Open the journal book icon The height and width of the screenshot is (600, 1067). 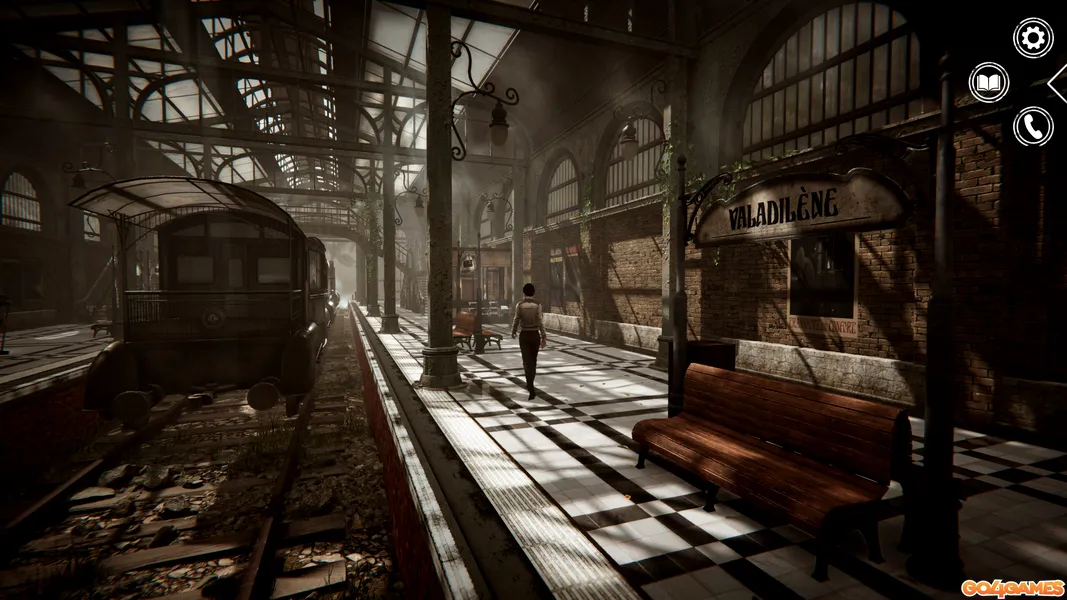coord(989,82)
